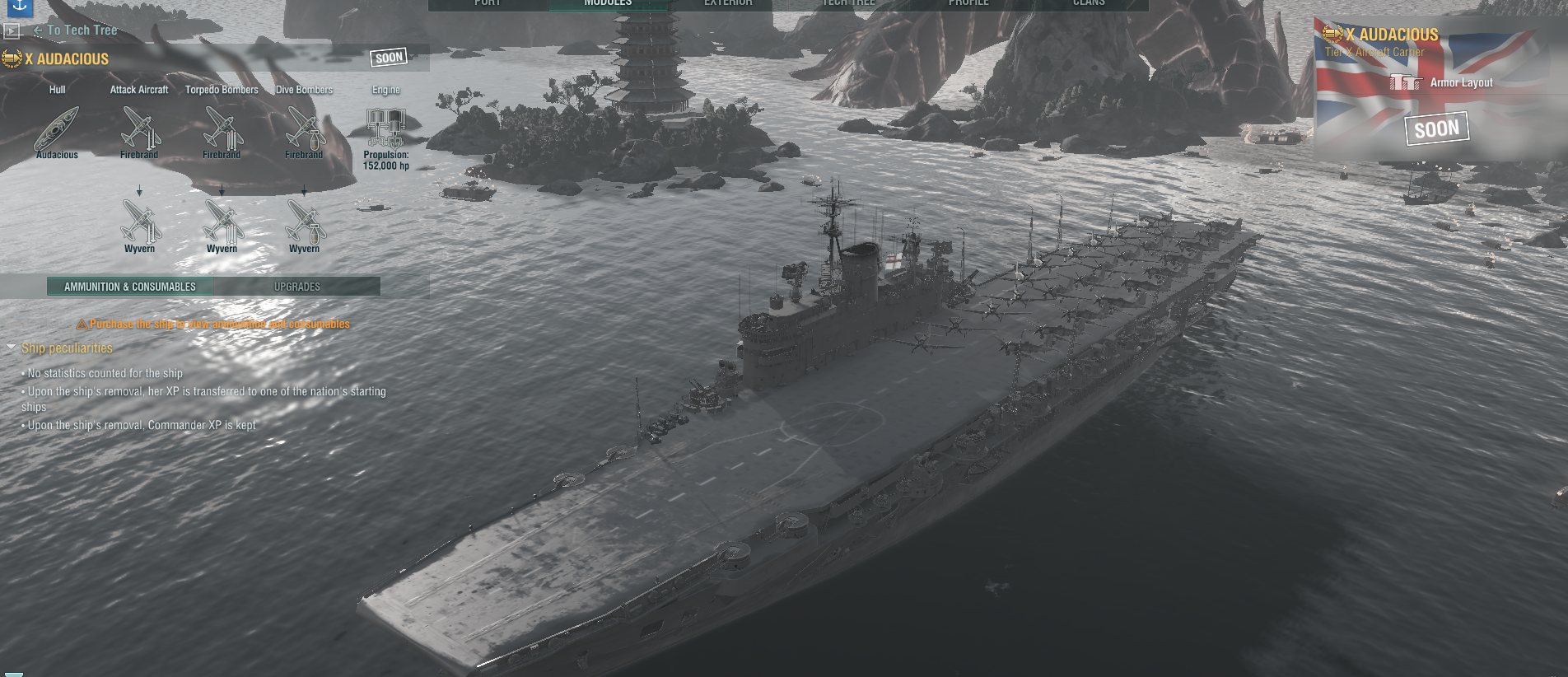Select the Firebrand attack aircraft module
This screenshot has height=677, width=1568.
pos(139,132)
